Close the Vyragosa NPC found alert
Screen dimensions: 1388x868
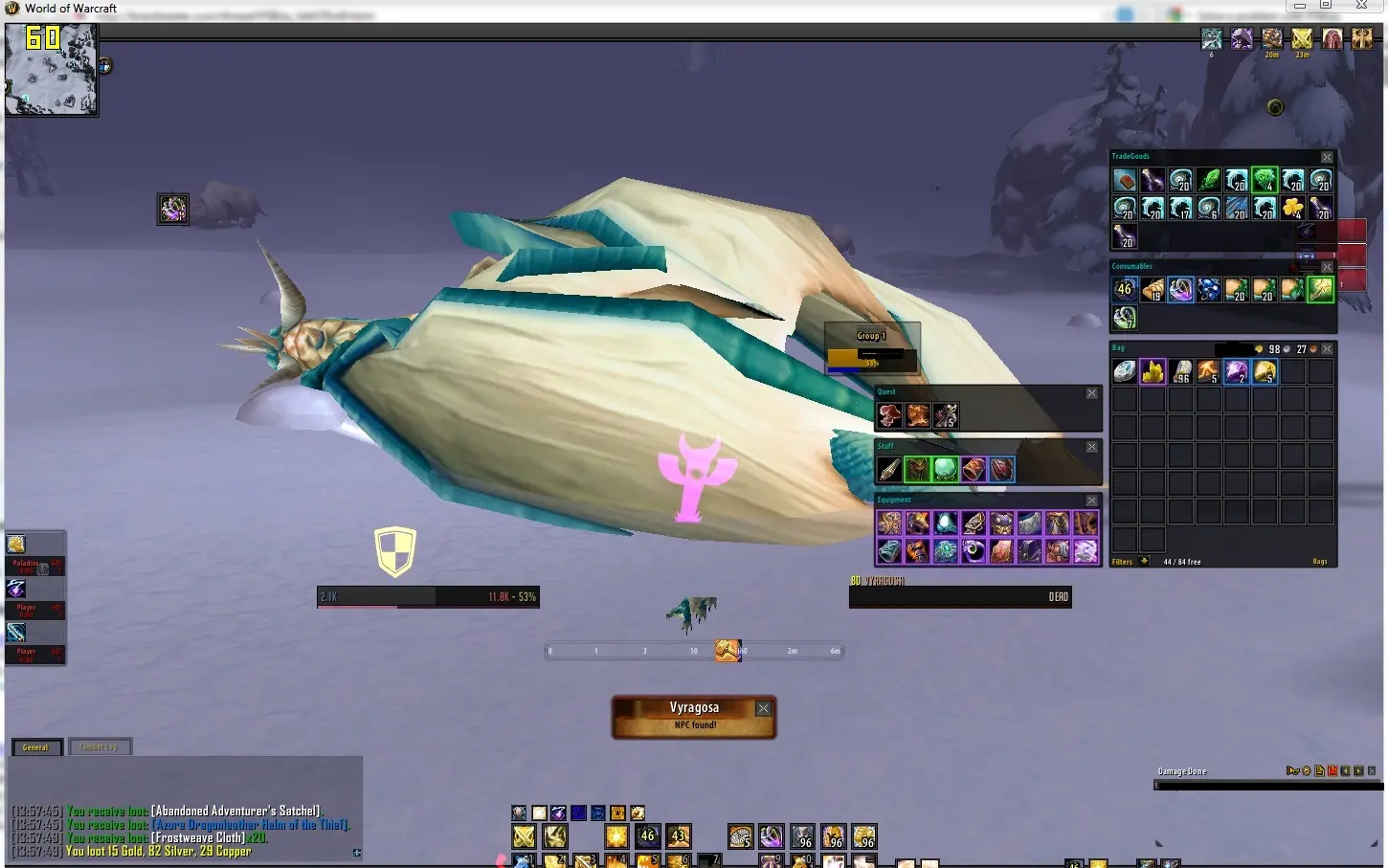pyautogui.click(x=763, y=708)
